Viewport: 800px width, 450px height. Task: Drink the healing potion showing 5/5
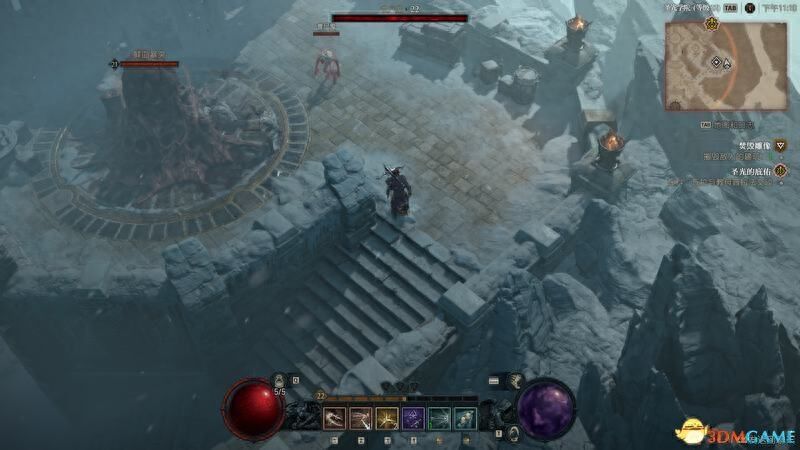[281, 384]
